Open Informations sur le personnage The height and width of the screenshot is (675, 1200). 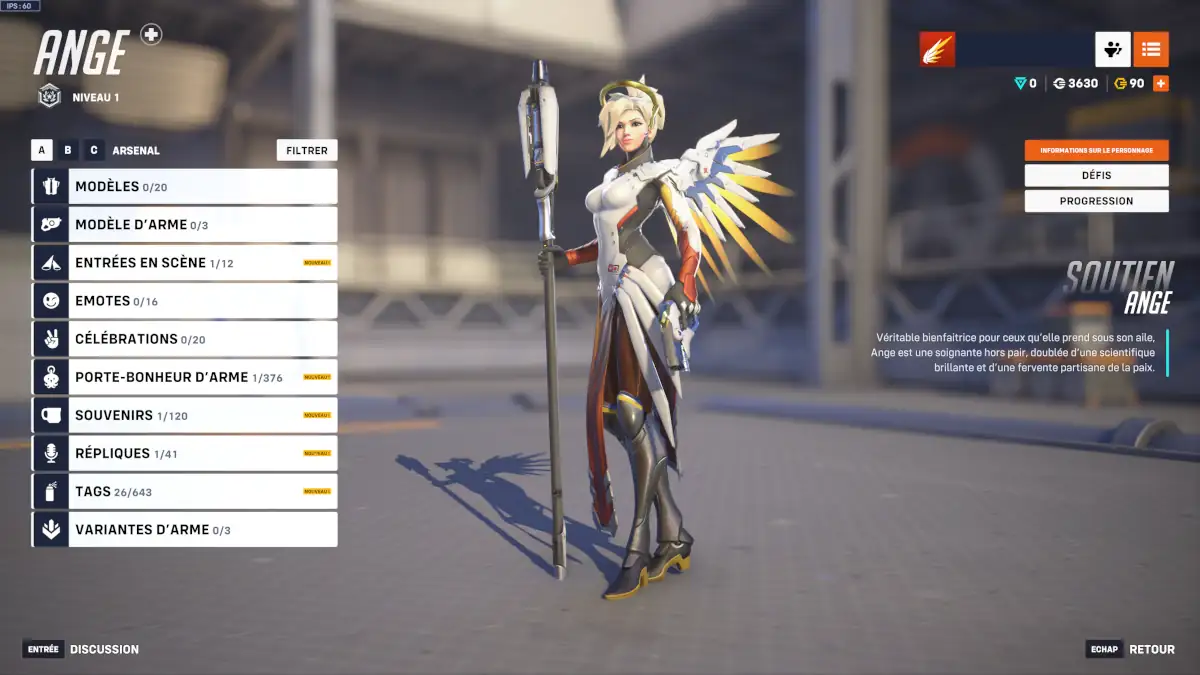[x=1096, y=150]
